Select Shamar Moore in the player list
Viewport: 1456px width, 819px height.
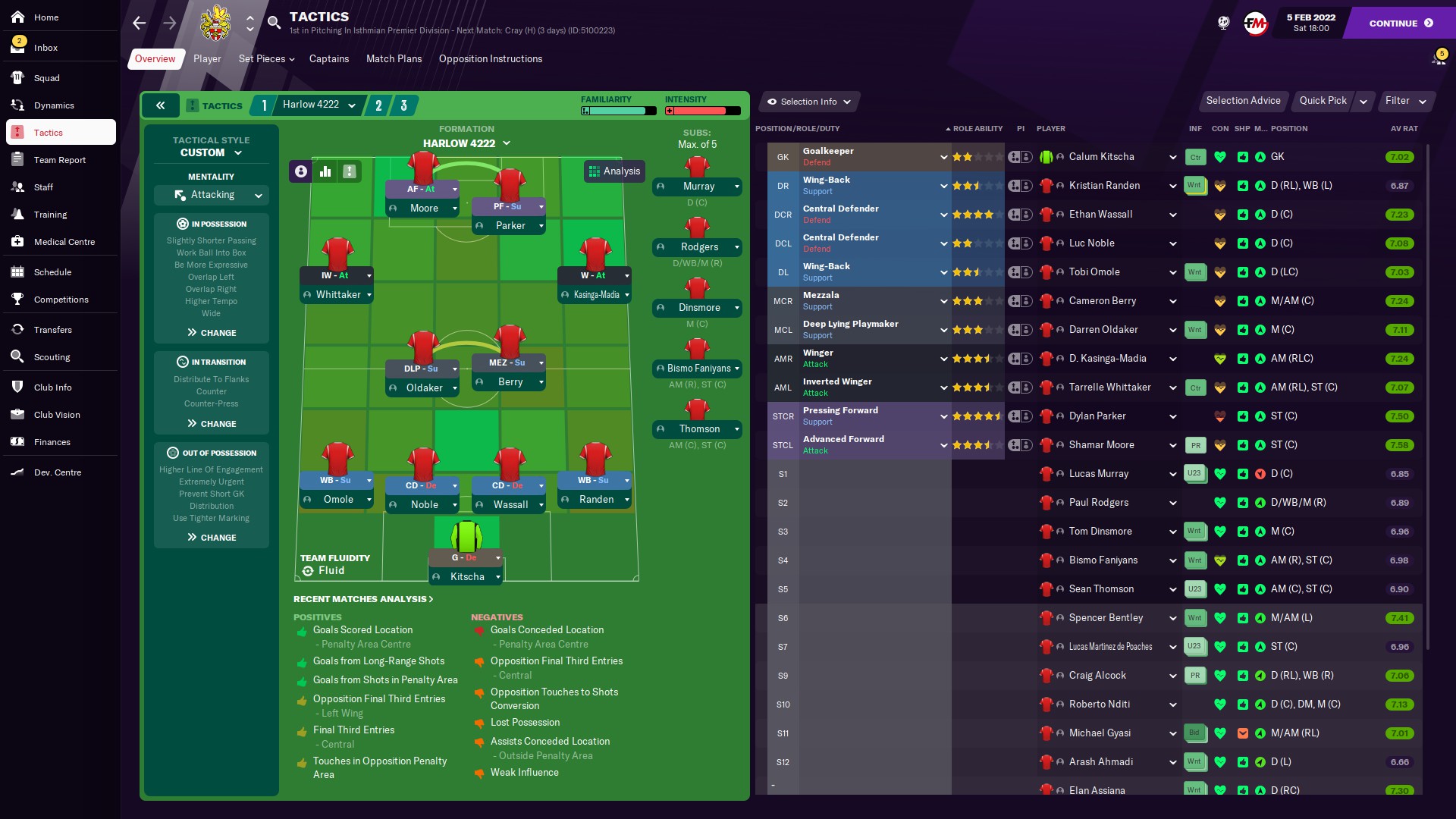coord(1101,445)
